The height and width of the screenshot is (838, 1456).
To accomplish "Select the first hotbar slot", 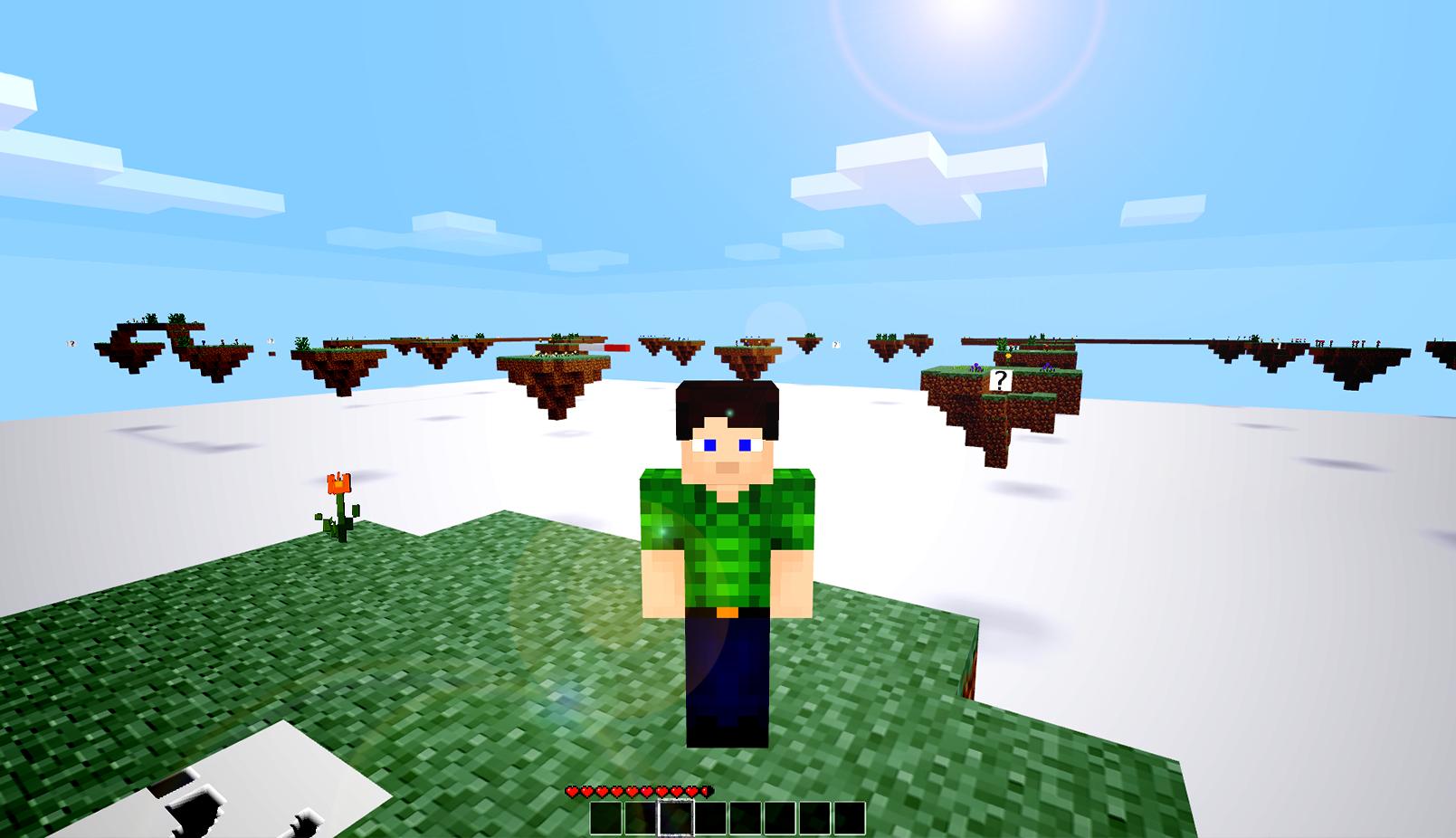I will click(x=606, y=818).
